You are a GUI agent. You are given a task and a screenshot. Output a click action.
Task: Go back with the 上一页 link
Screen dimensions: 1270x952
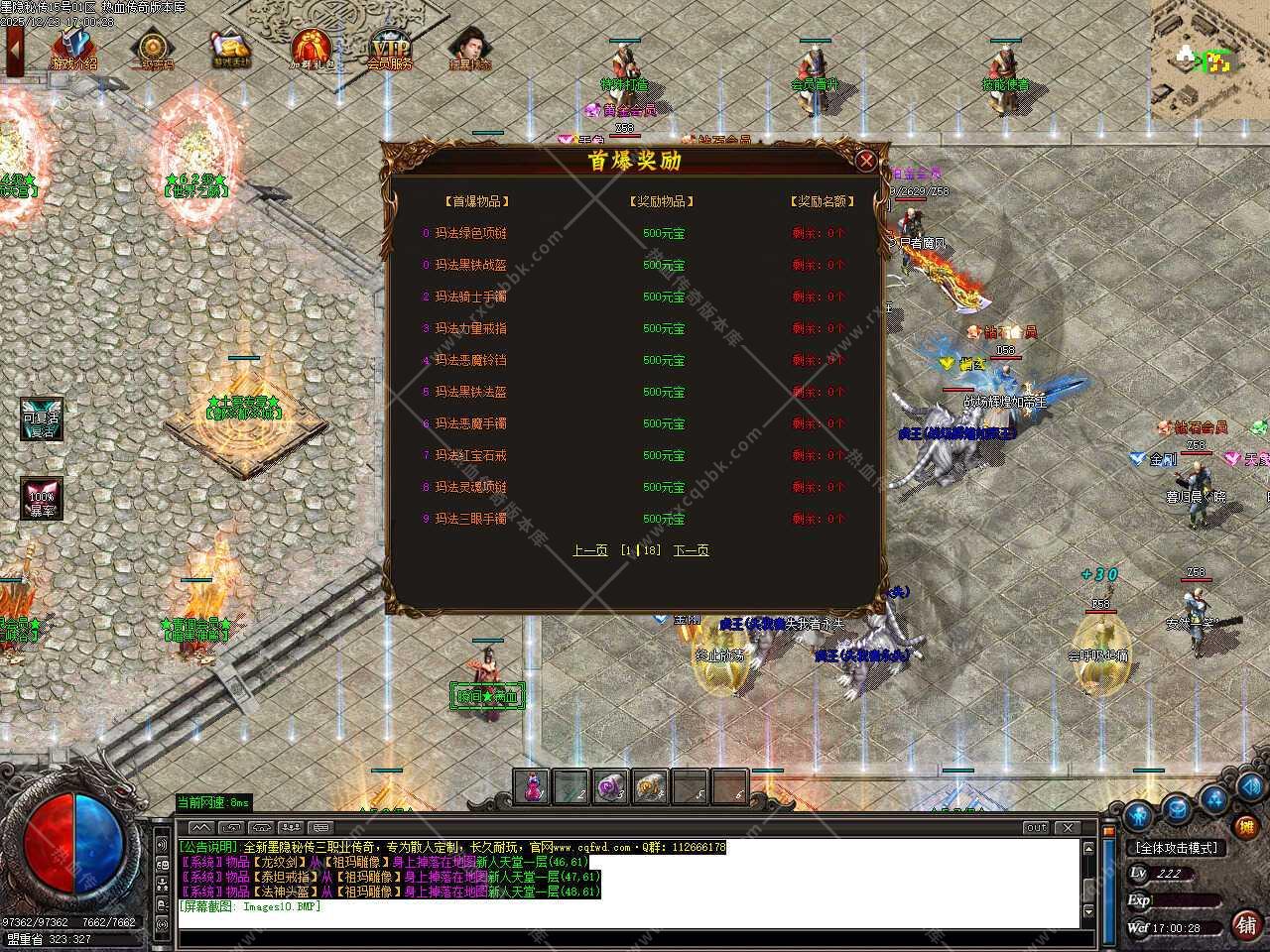589,550
